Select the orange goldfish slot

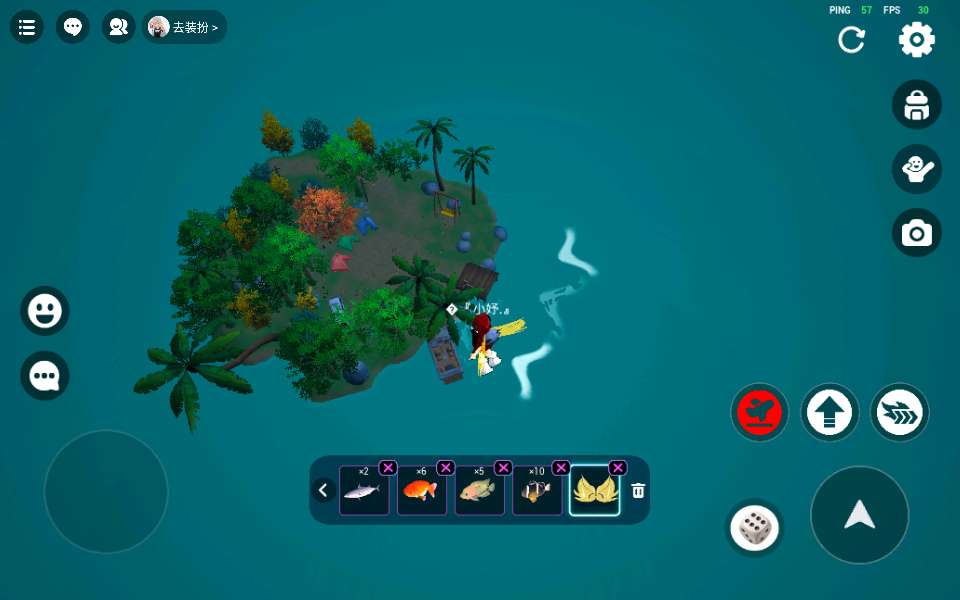[422, 491]
